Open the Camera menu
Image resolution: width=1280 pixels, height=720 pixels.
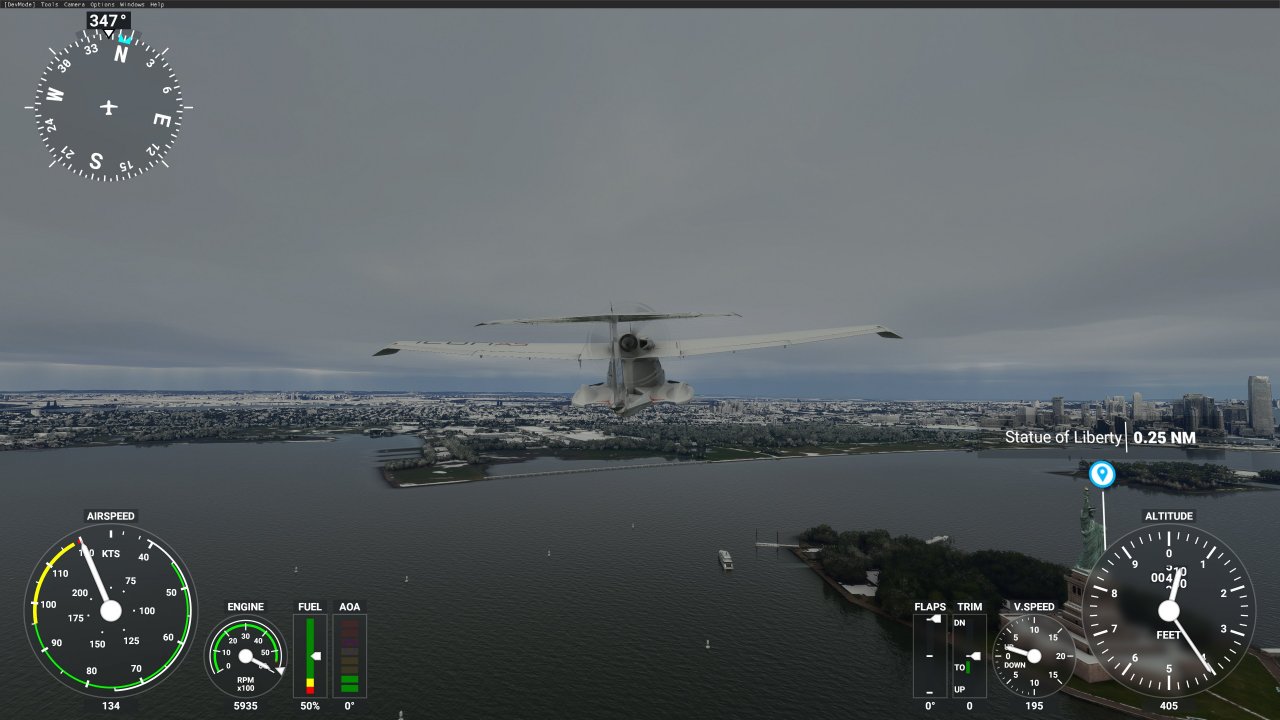click(x=74, y=4)
